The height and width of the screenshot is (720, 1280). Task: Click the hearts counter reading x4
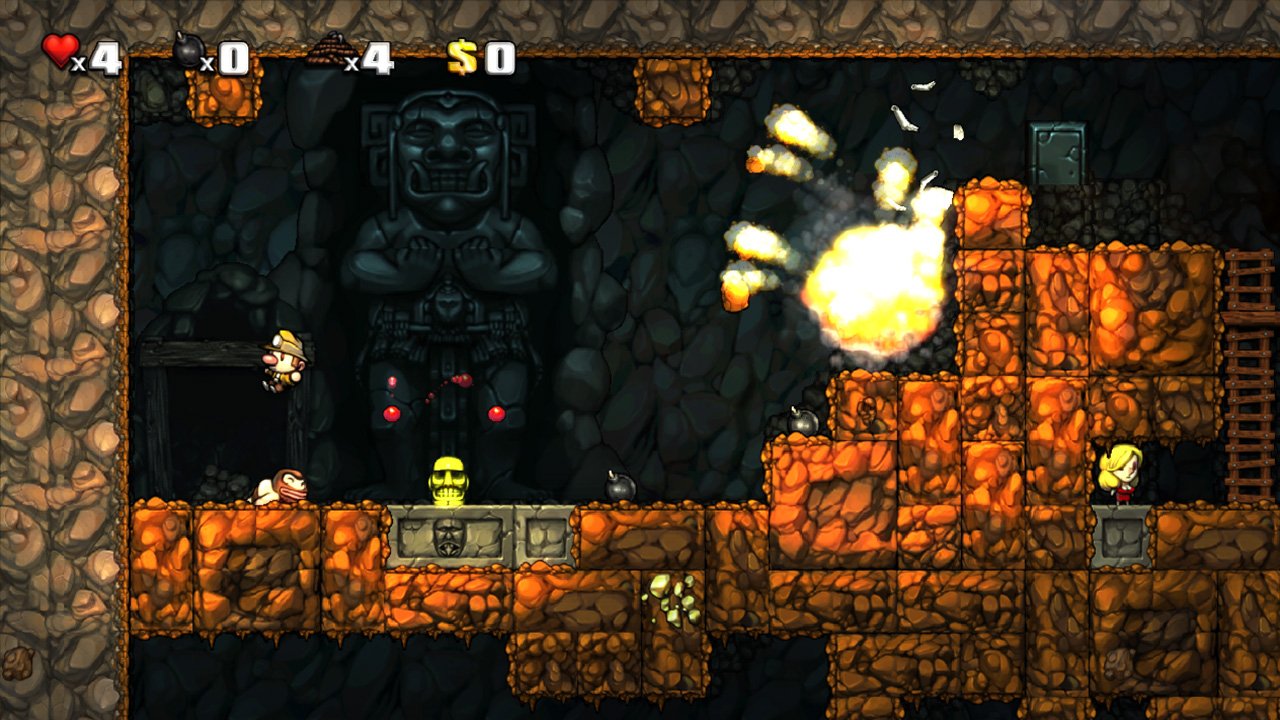pos(97,53)
